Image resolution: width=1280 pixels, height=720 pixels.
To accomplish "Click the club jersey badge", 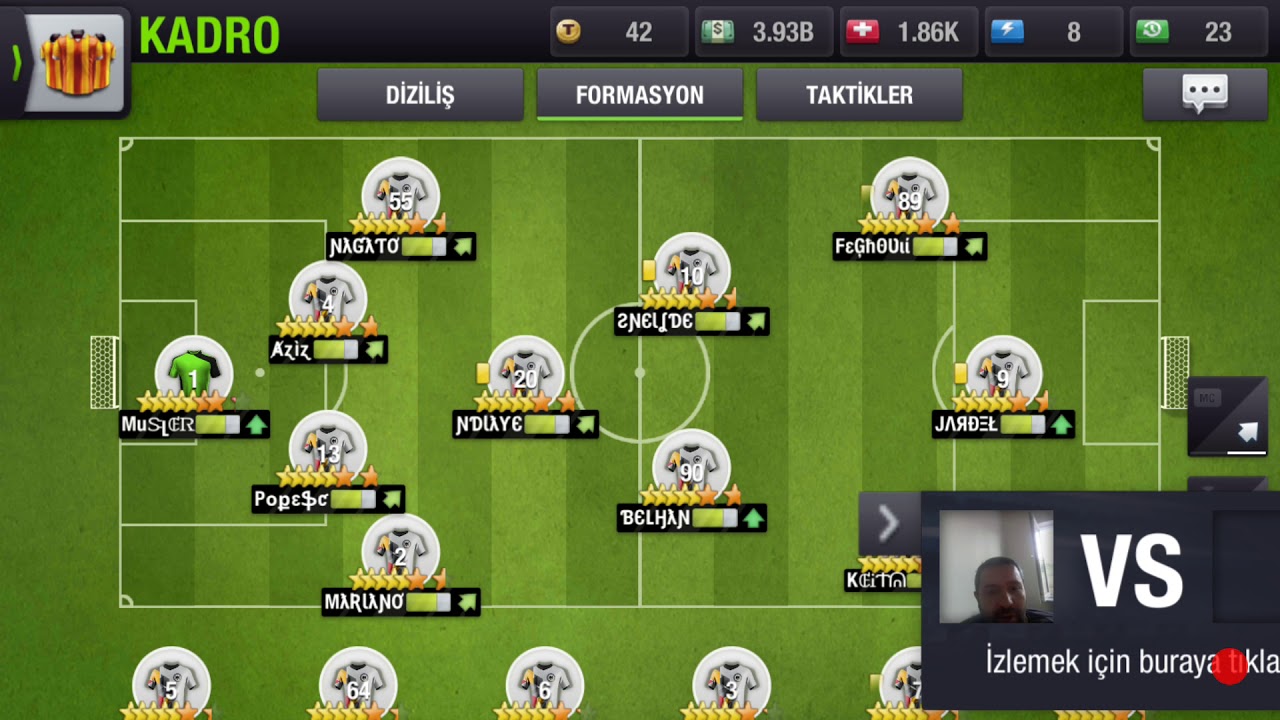I will pyautogui.click(x=77, y=62).
